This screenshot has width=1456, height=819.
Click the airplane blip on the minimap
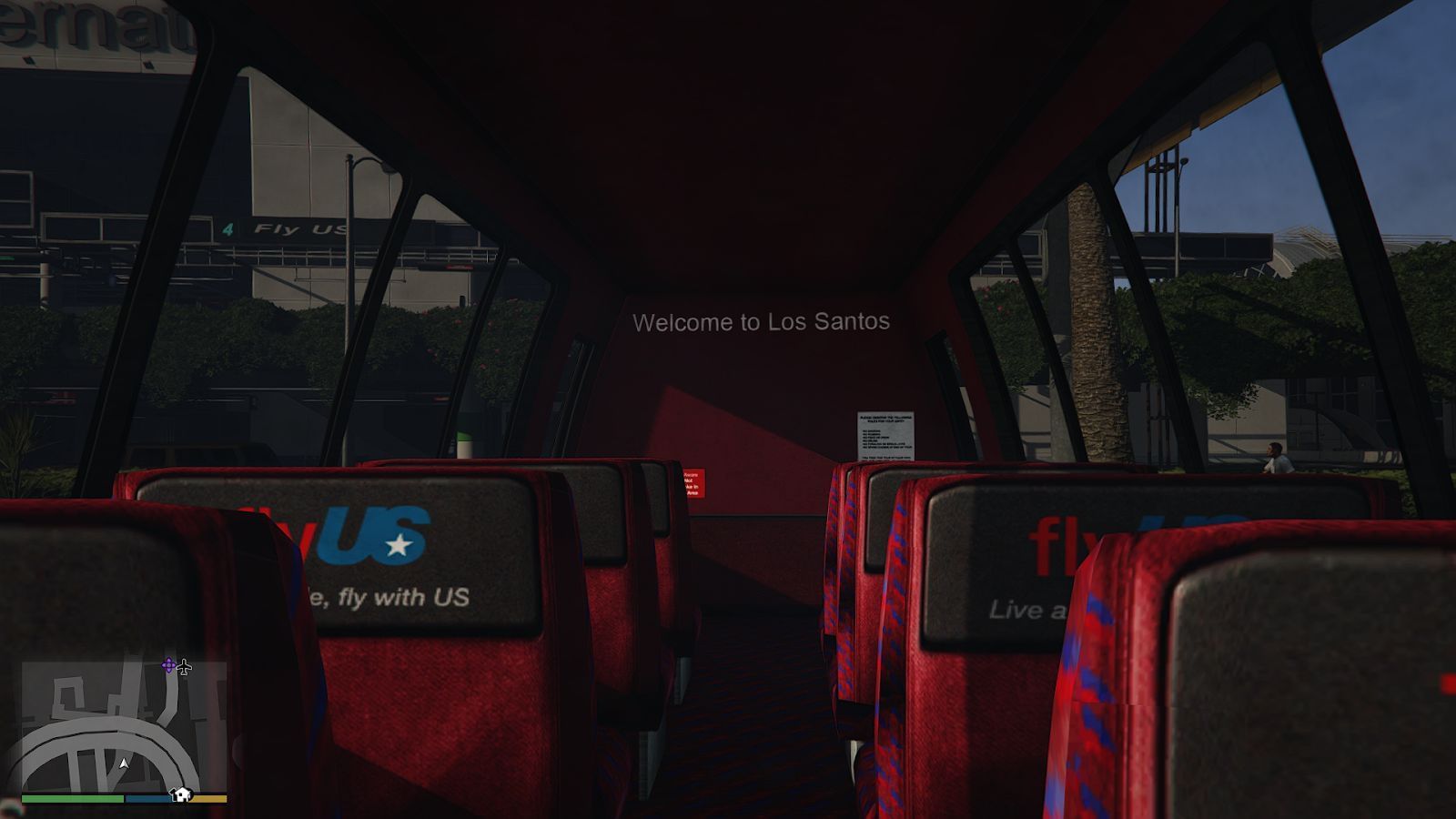[184, 667]
